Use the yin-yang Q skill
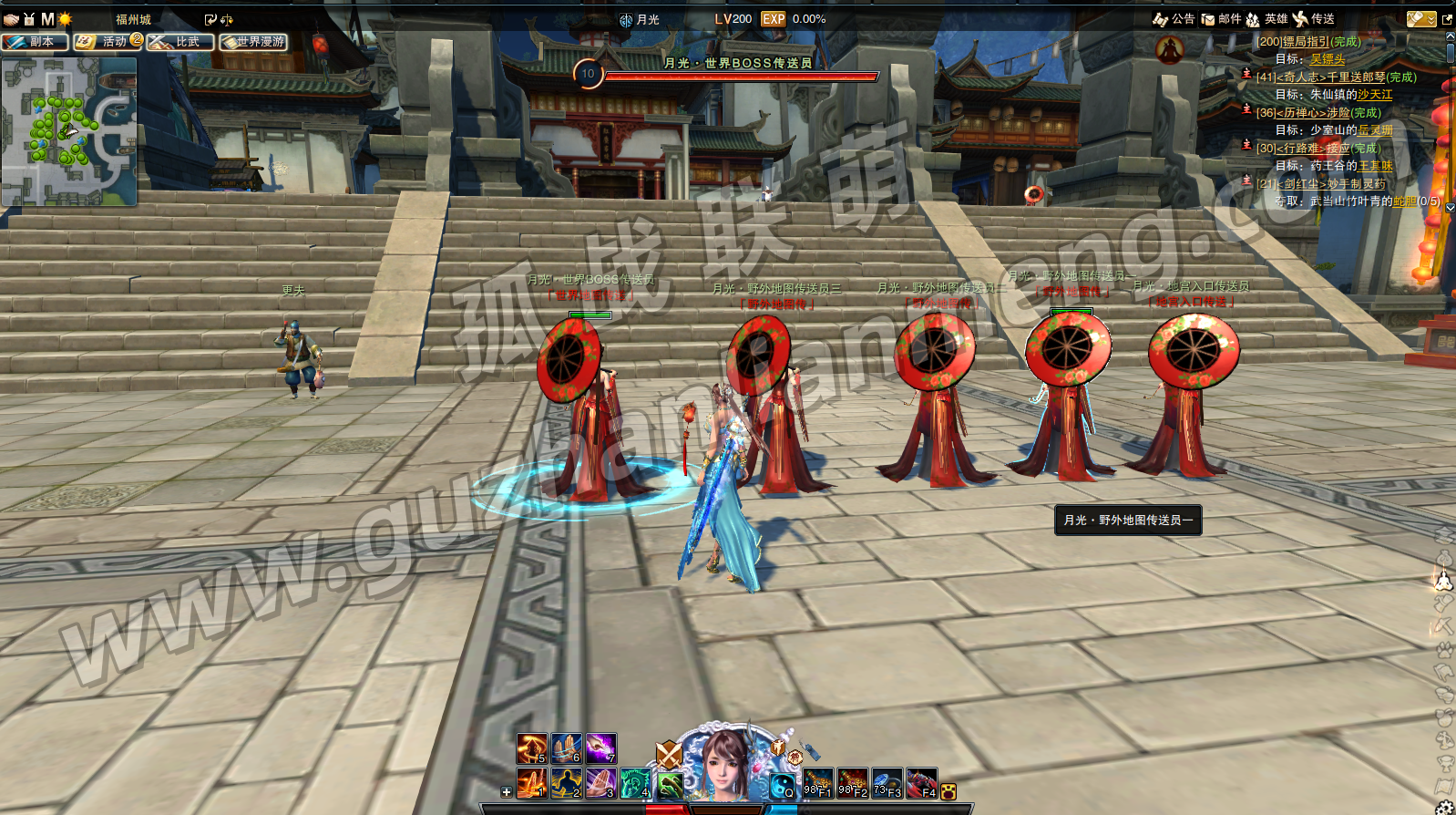This screenshot has height=815, width=1456. tap(782, 785)
